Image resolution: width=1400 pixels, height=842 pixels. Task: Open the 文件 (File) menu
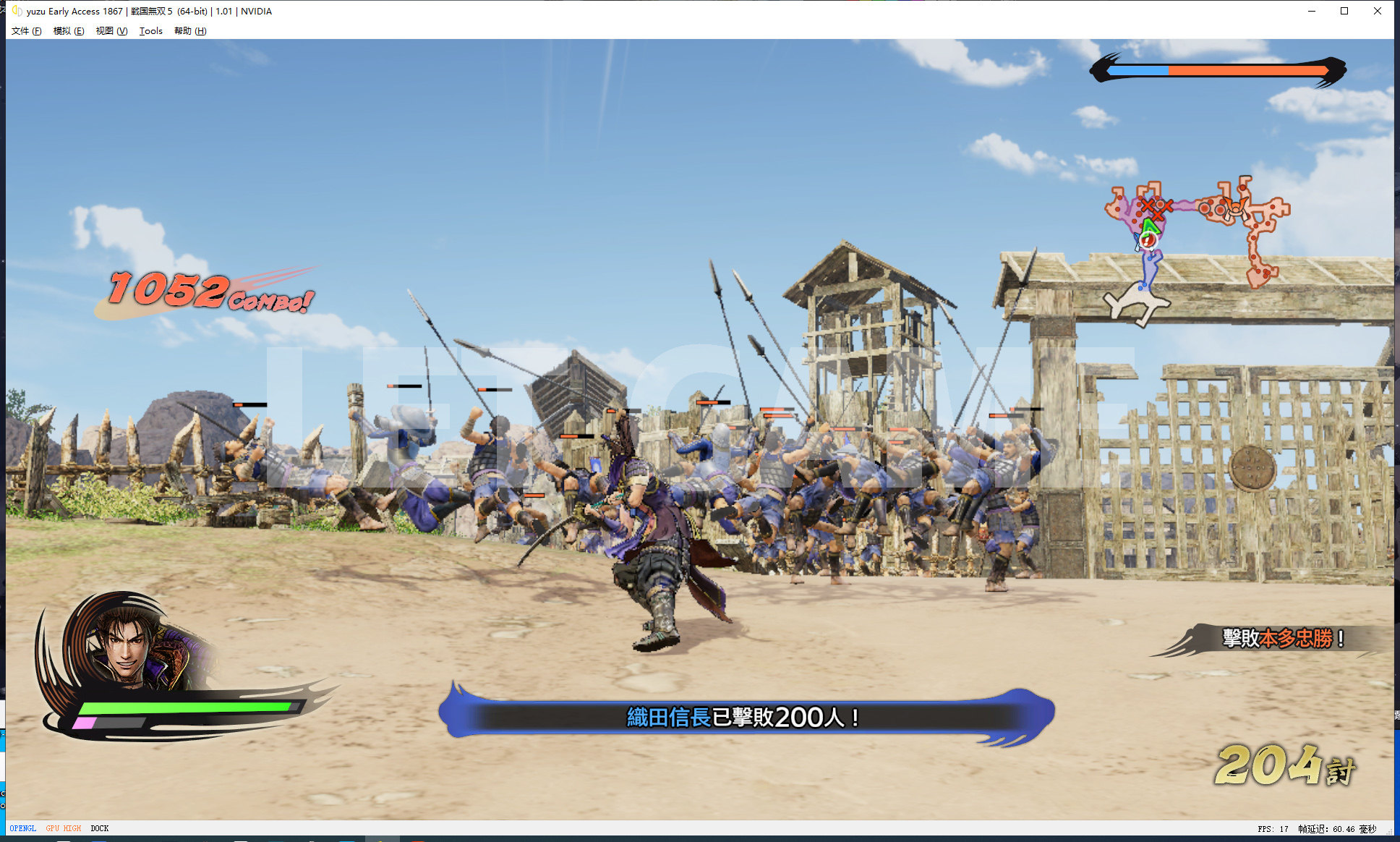point(26,31)
